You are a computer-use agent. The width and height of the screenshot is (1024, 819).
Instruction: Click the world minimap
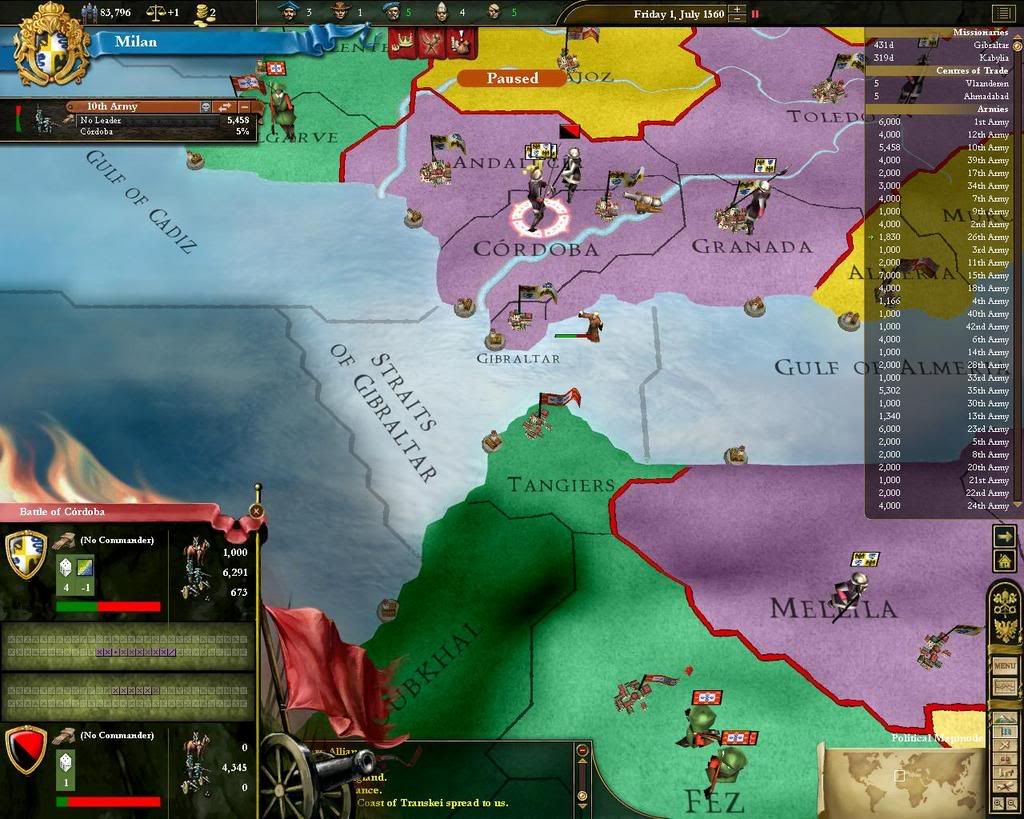(899, 773)
